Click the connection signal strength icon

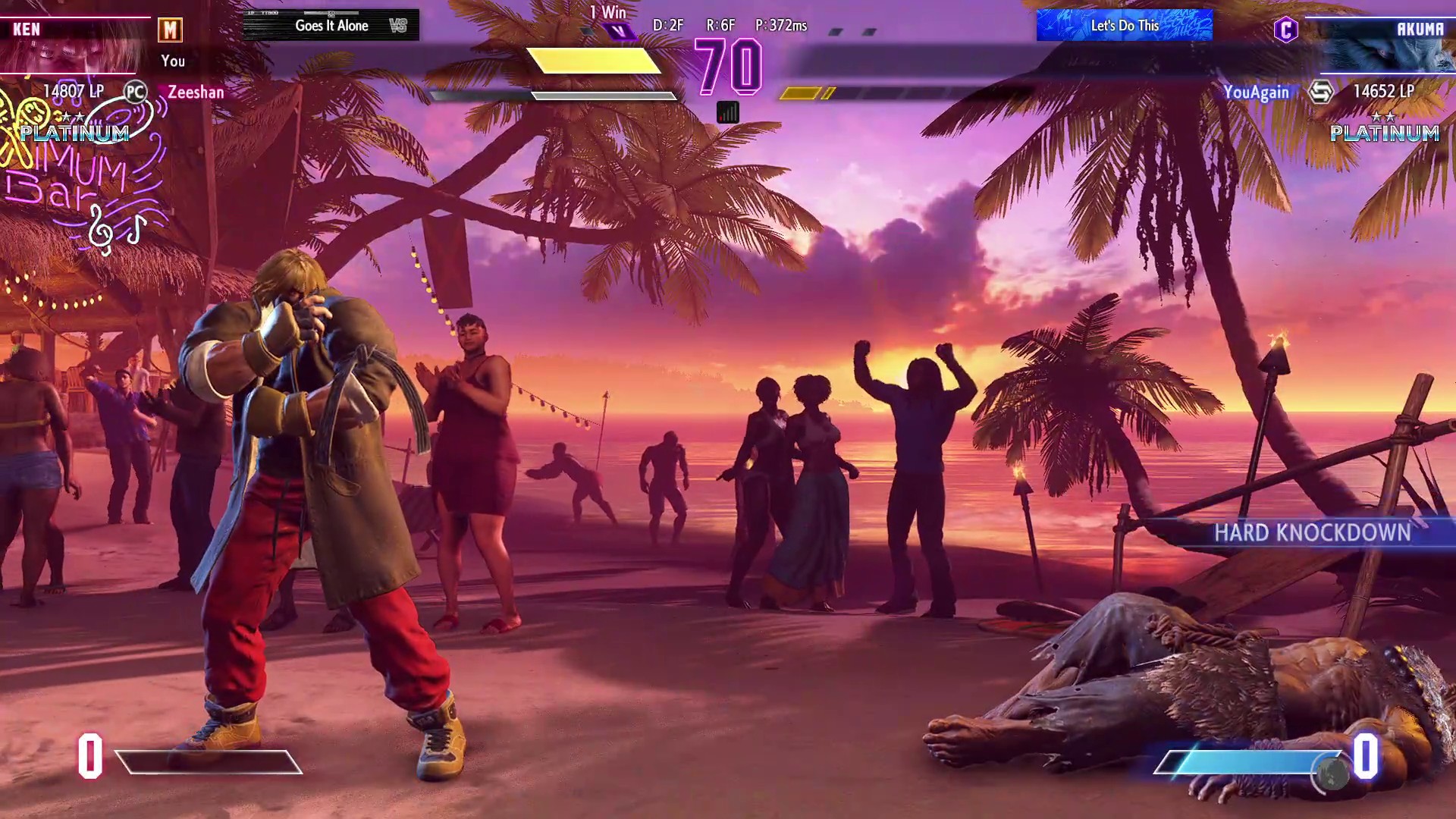click(727, 113)
